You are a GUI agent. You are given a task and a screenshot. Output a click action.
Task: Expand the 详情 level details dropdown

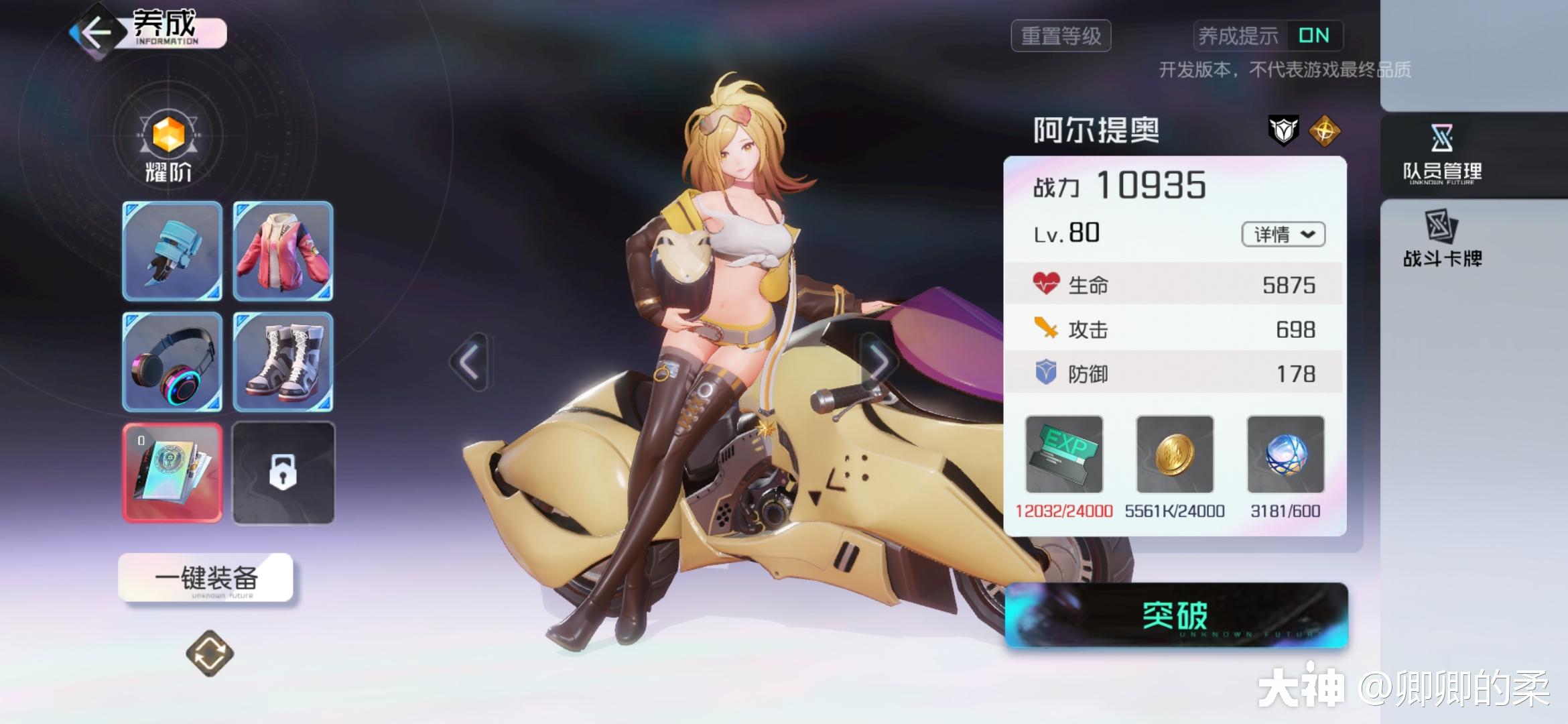(x=1283, y=234)
